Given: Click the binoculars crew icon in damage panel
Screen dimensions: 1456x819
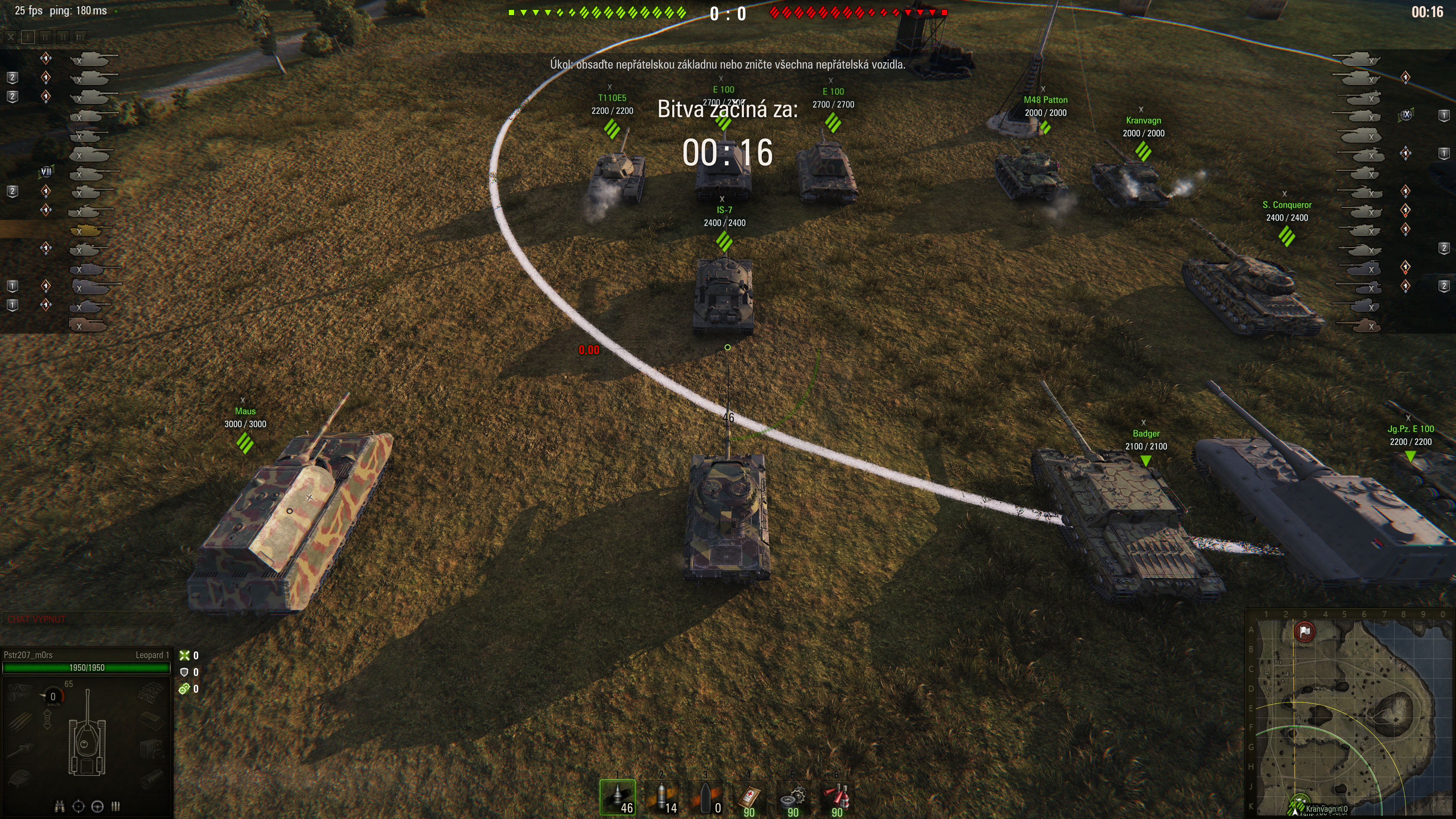Looking at the screenshot, I should click(x=60, y=806).
